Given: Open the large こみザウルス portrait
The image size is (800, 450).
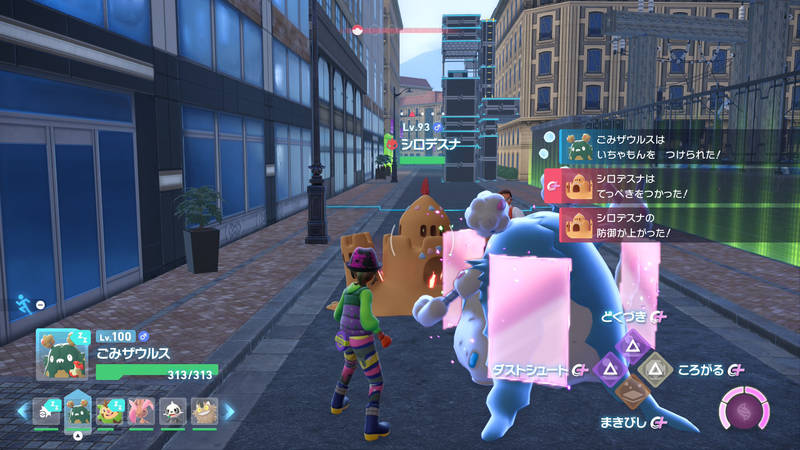Looking at the screenshot, I should click(63, 354).
